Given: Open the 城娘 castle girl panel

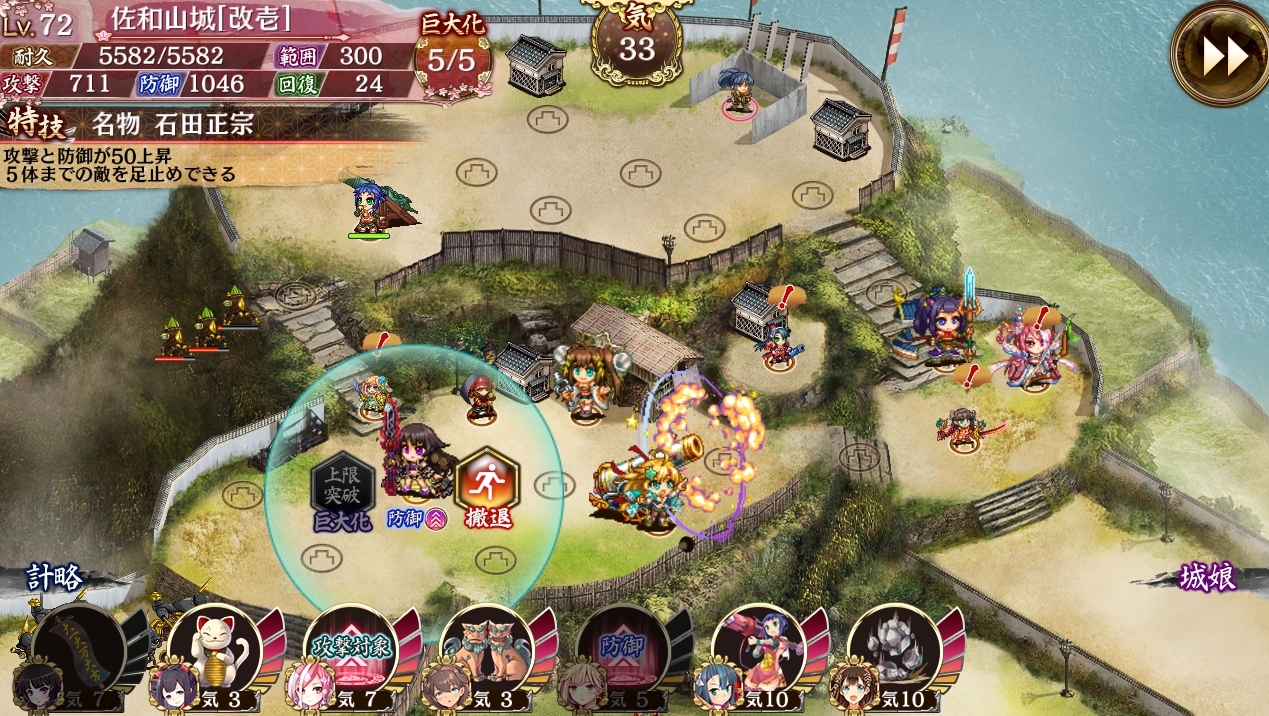Looking at the screenshot, I should pyautogui.click(x=1207, y=578).
